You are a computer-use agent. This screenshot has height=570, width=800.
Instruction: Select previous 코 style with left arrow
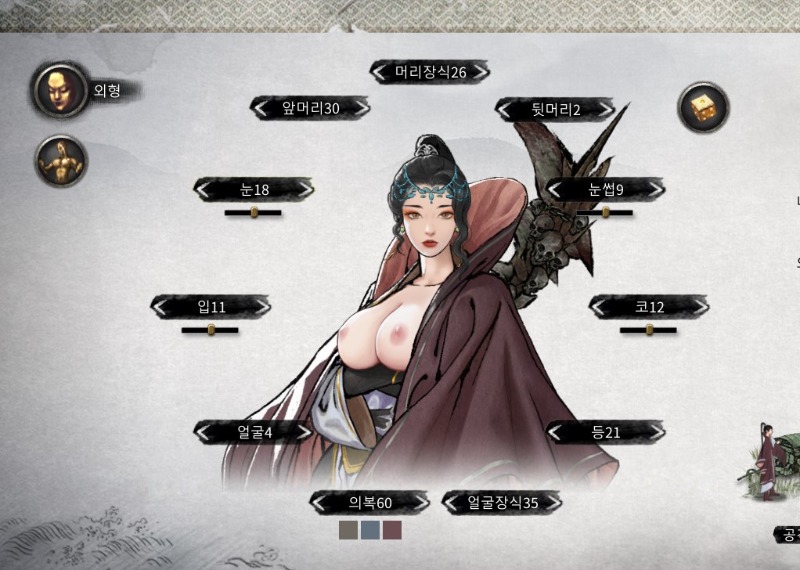tap(599, 306)
